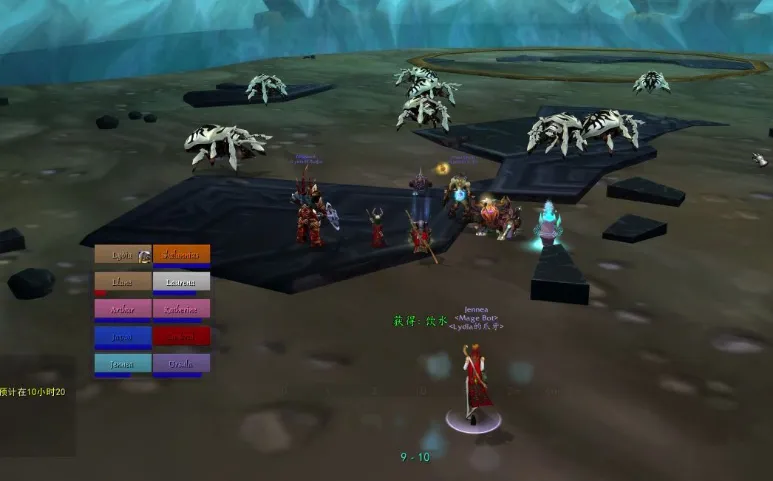Image resolution: width=773 pixels, height=481 pixels.
Task: Choose the dark red raid frame
Action: click(x=181, y=336)
